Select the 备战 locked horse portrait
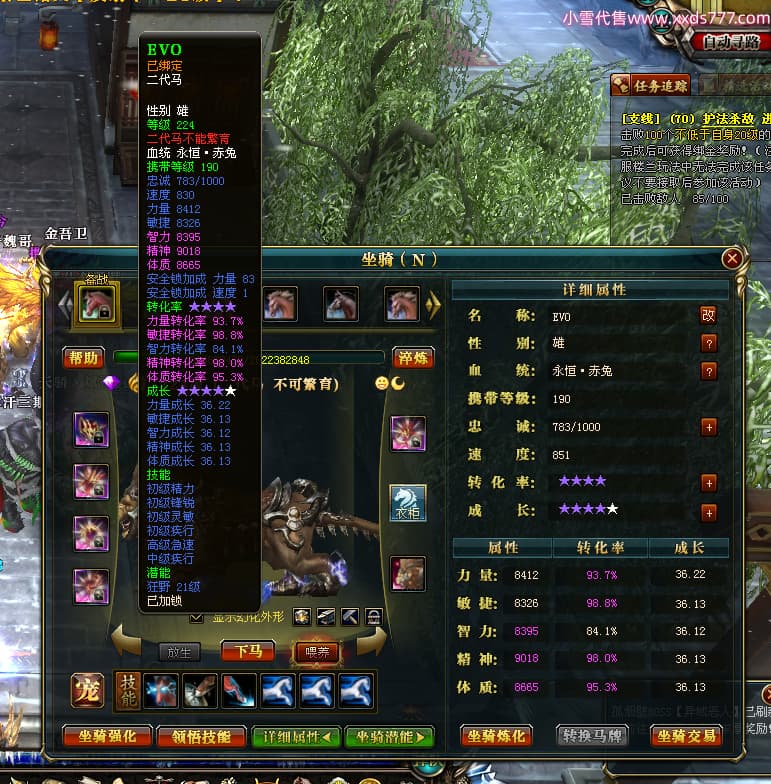 (98, 302)
